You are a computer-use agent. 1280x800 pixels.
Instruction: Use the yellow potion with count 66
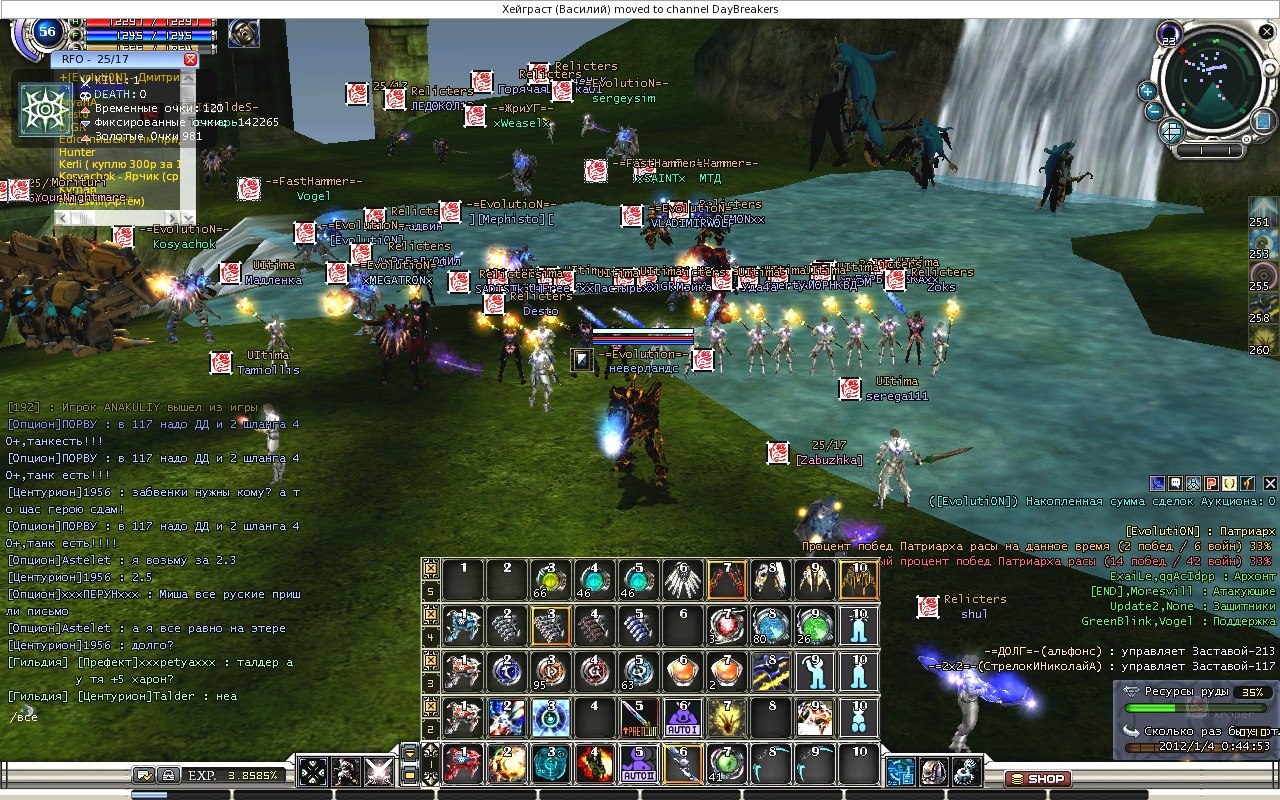(x=548, y=580)
